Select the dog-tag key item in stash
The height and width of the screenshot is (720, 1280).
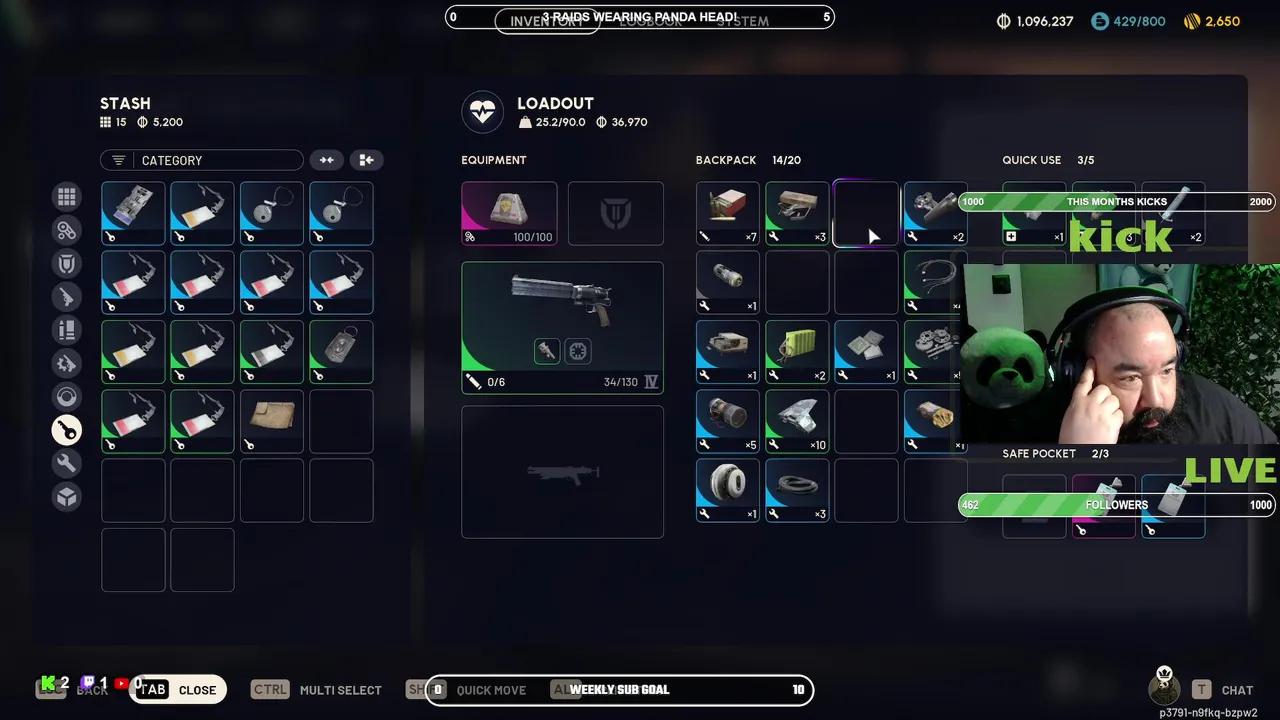(x=341, y=351)
